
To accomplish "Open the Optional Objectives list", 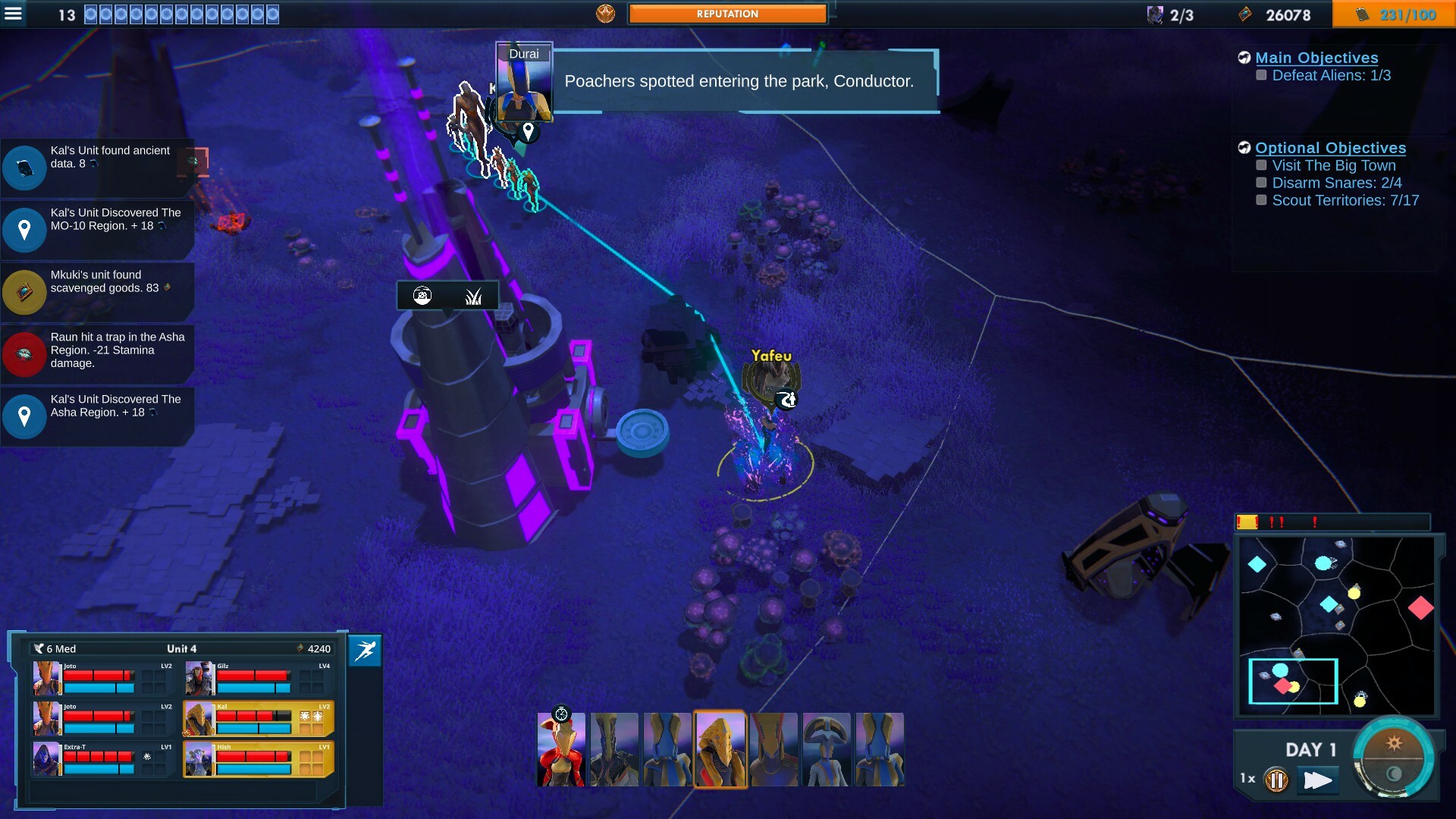I will 1330,148.
